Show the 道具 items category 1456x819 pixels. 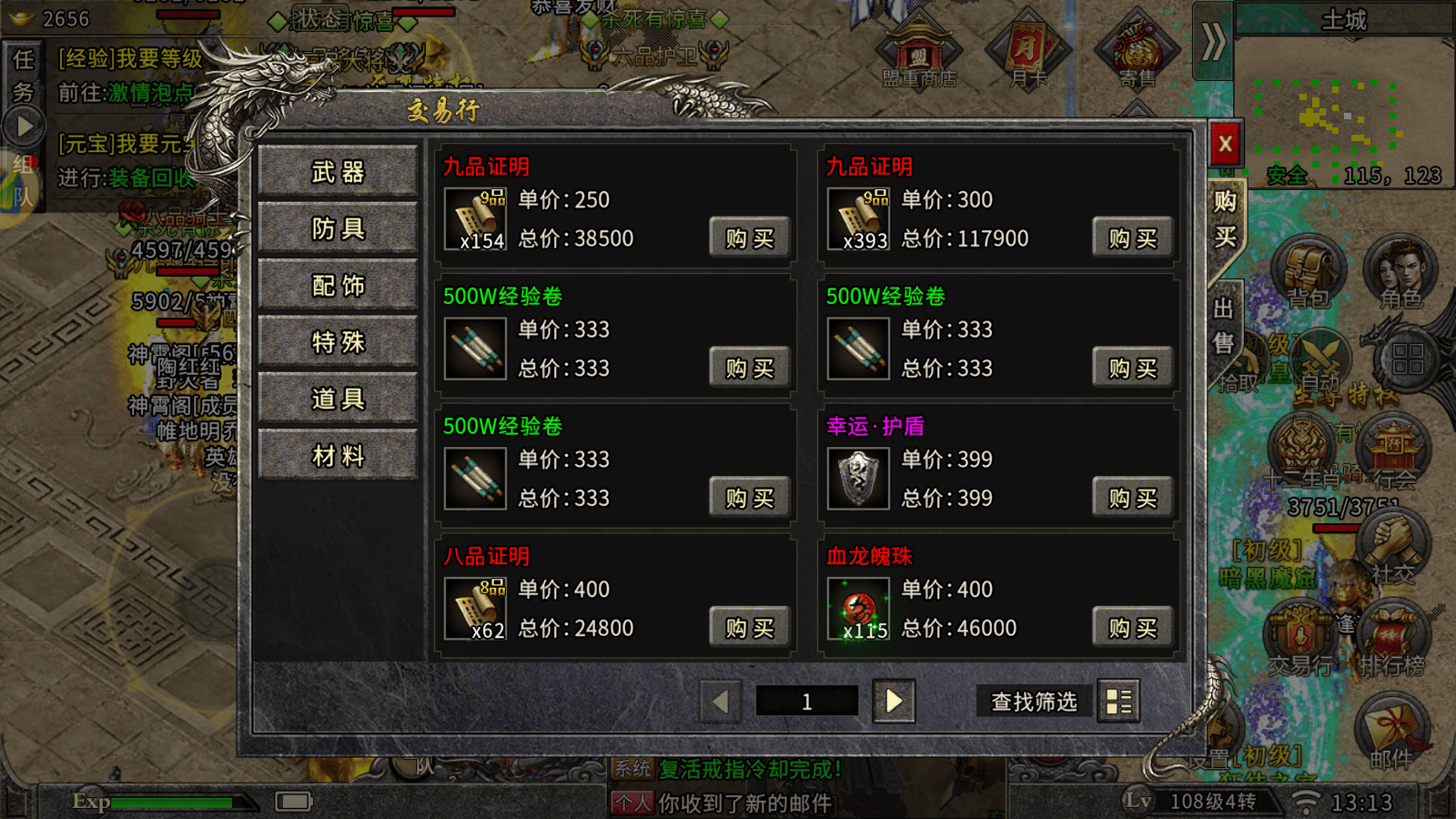click(339, 399)
